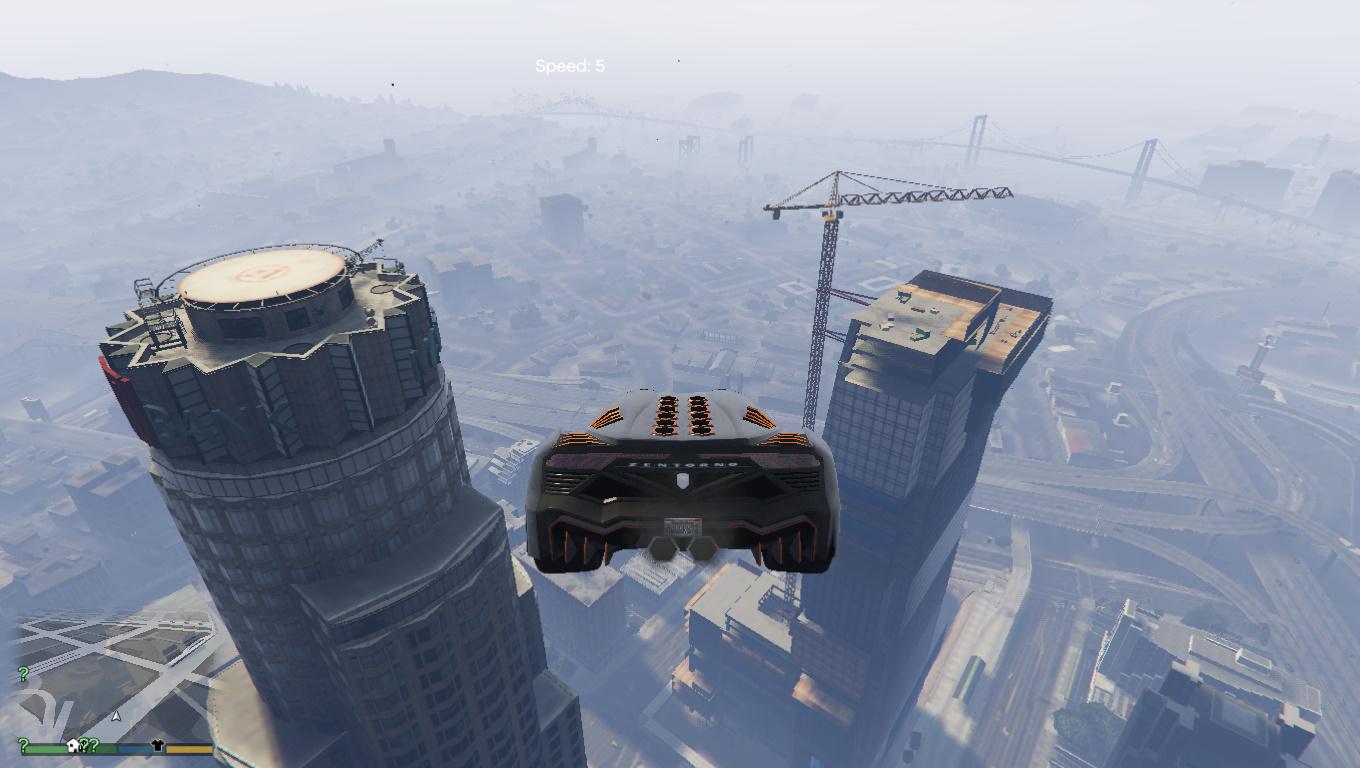Select the player arrow marker on the minimap
The height and width of the screenshot is (768, 1360).
[116, 716]
